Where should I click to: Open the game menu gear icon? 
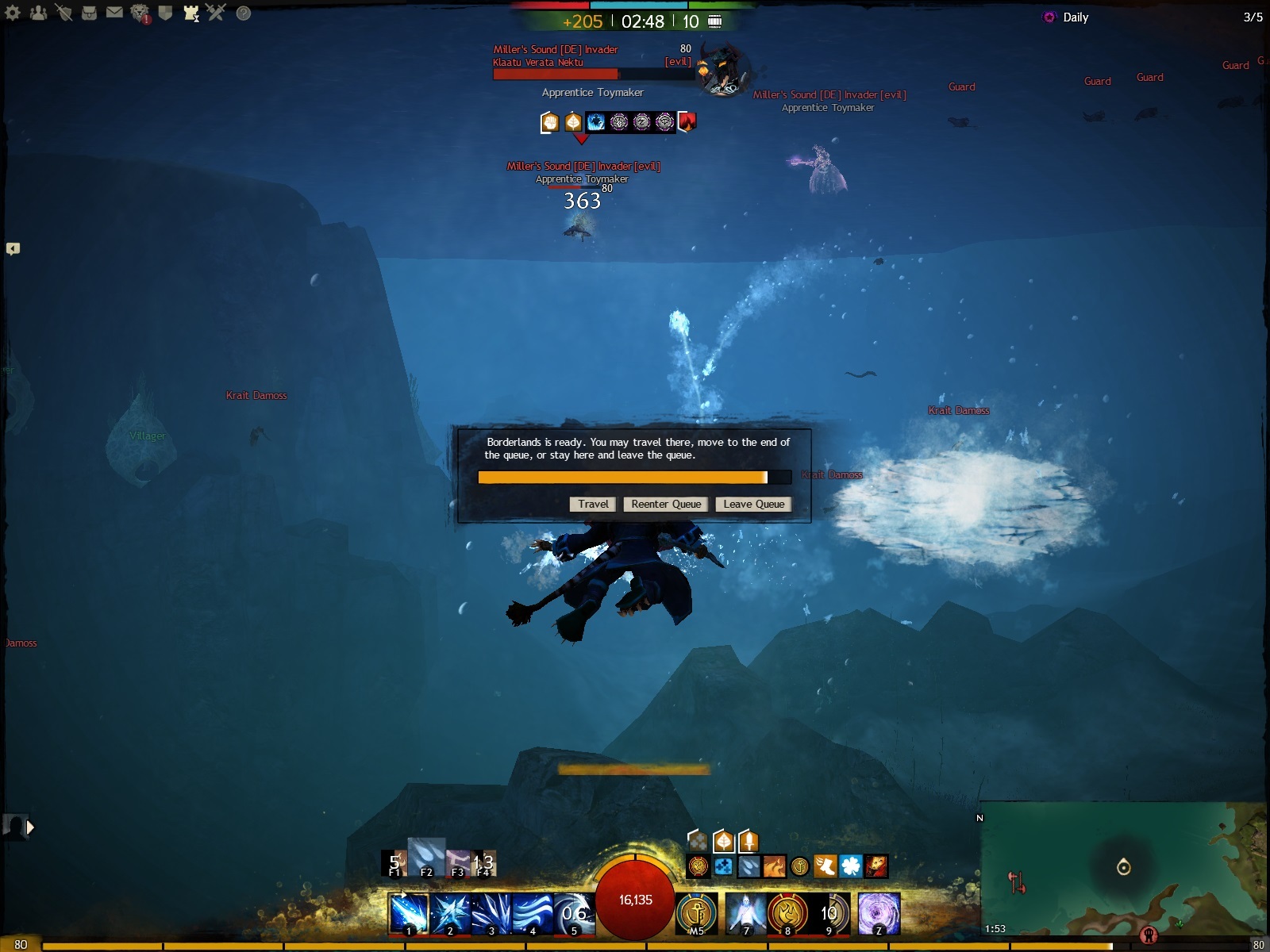(x=13, y=13)
